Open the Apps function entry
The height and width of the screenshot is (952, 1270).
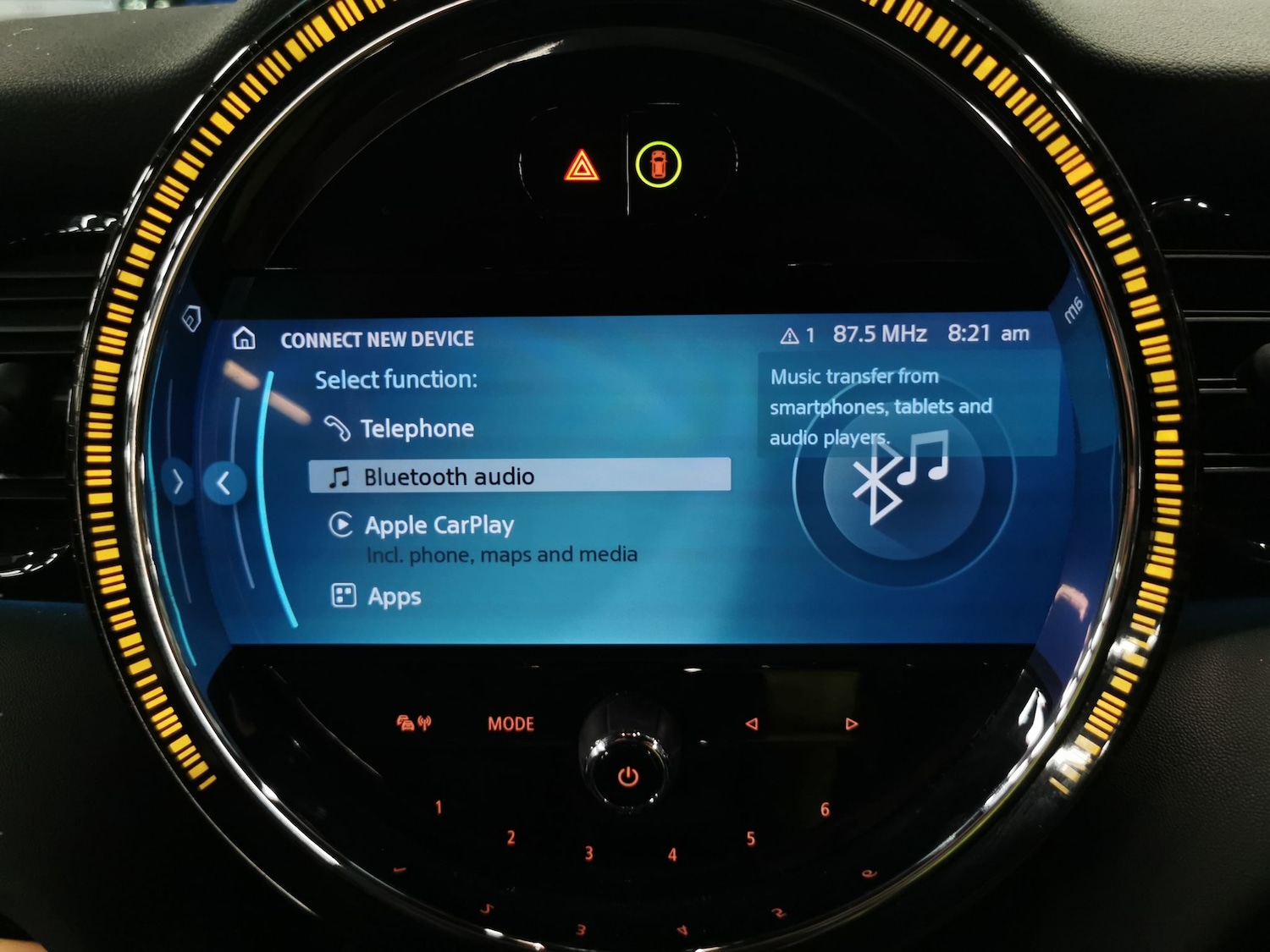click(394, 597)
